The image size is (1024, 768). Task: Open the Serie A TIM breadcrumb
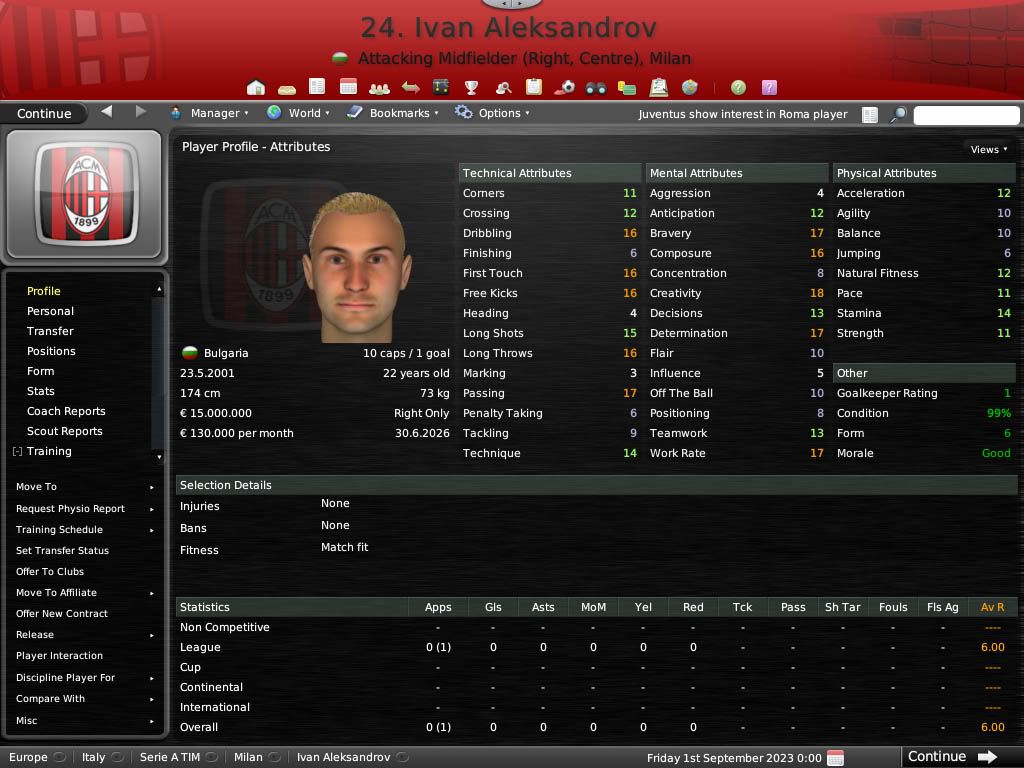(x=170, y=757)
